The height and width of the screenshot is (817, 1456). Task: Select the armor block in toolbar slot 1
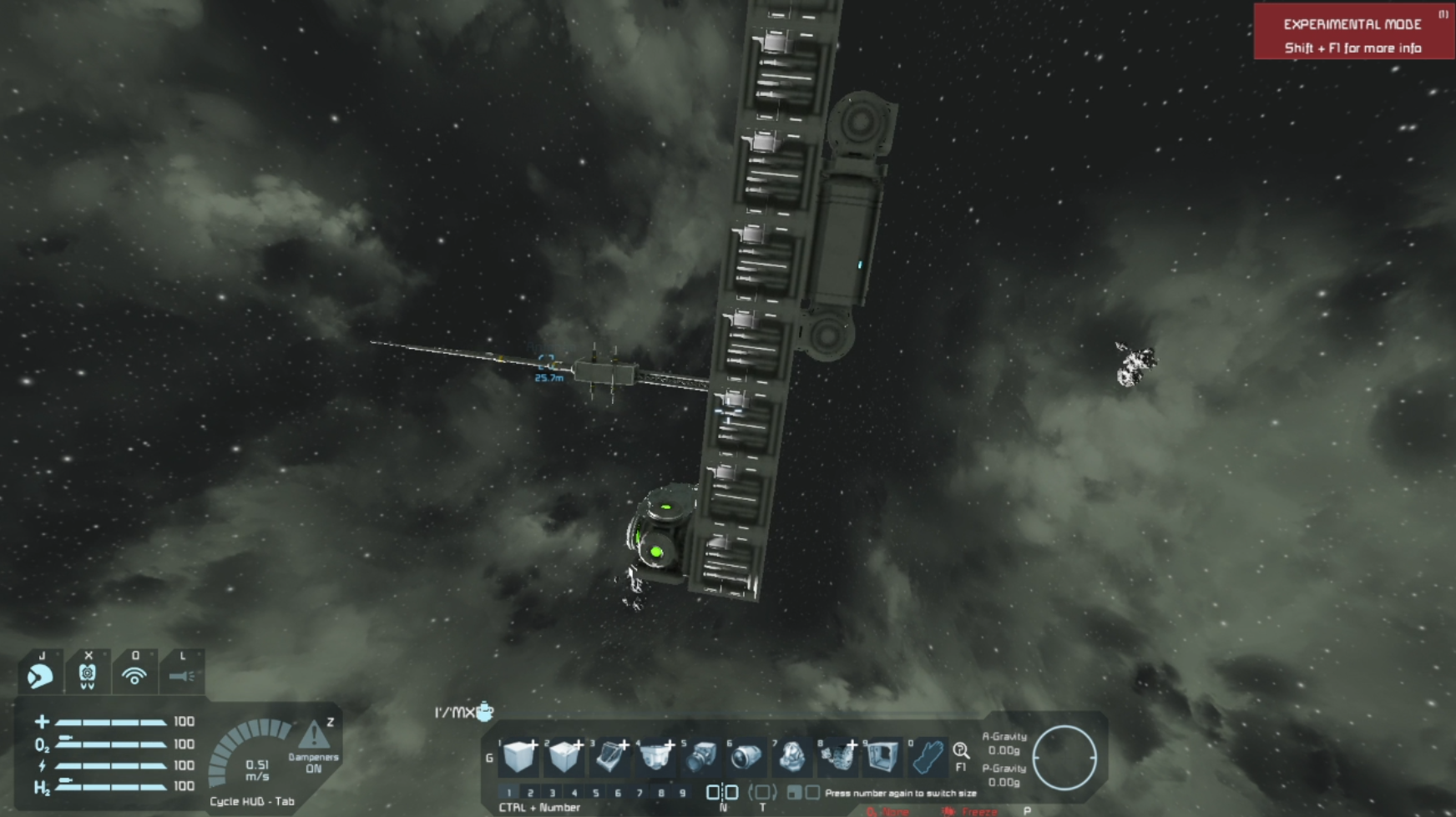[x=519, y=757]
